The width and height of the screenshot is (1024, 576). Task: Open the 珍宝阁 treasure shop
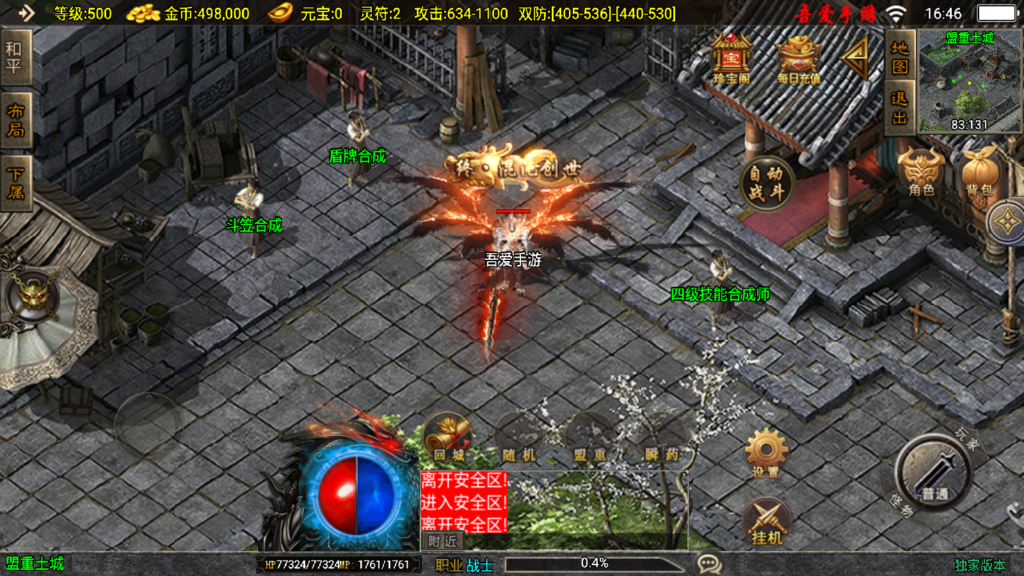click(x=733, y=59)
